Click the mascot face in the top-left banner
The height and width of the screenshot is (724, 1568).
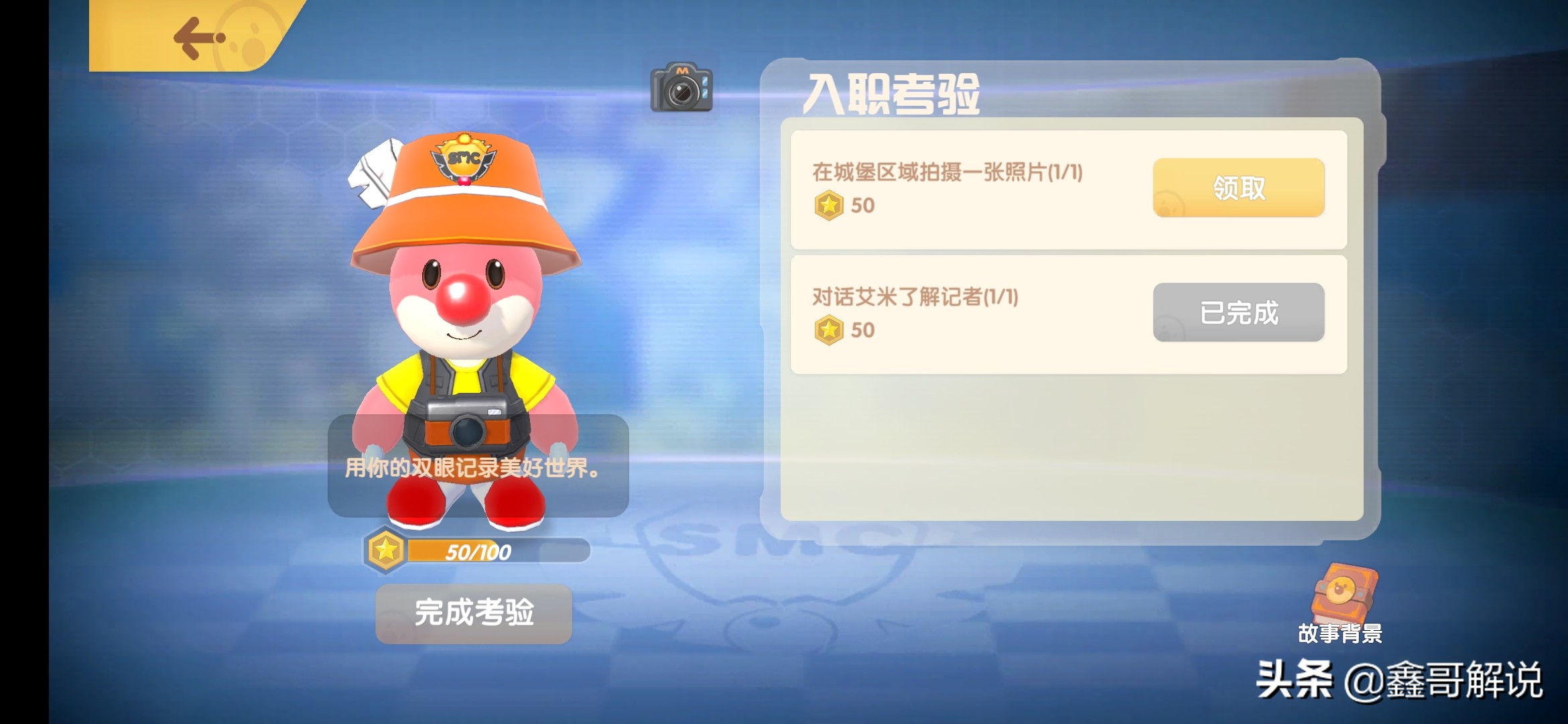coord(252,37)
